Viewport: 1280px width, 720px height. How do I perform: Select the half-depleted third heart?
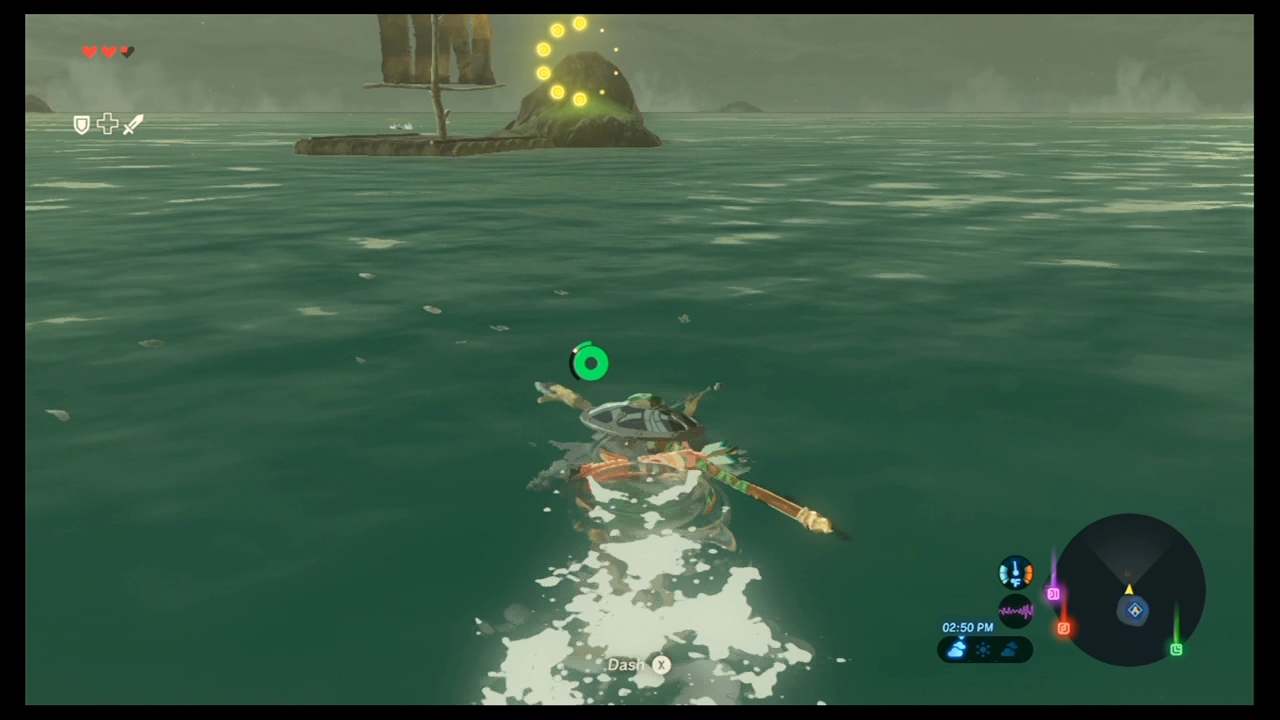pos(127,51)
